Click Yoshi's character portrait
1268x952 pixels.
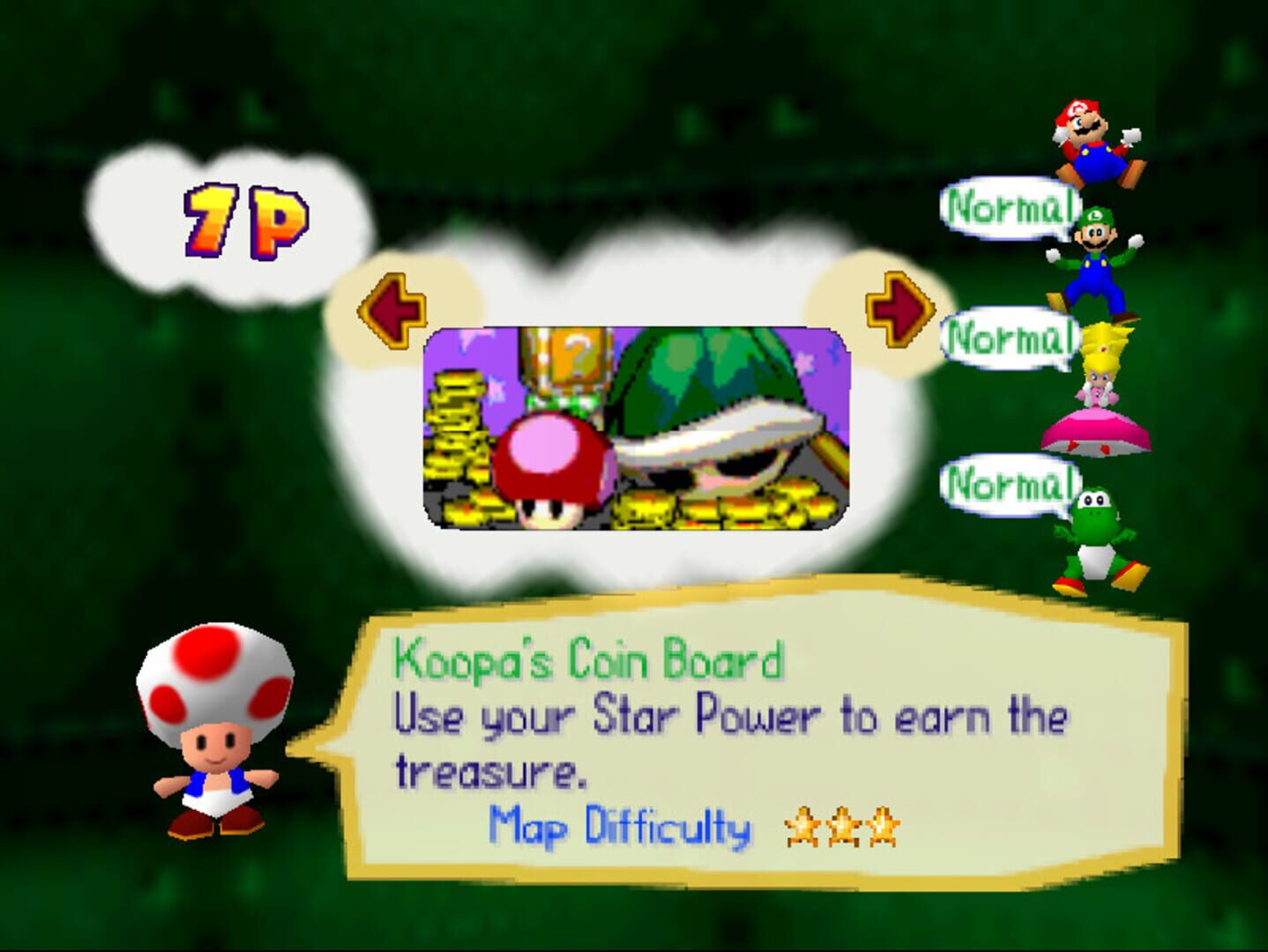pyautogui.click(x=1098, y=541)
